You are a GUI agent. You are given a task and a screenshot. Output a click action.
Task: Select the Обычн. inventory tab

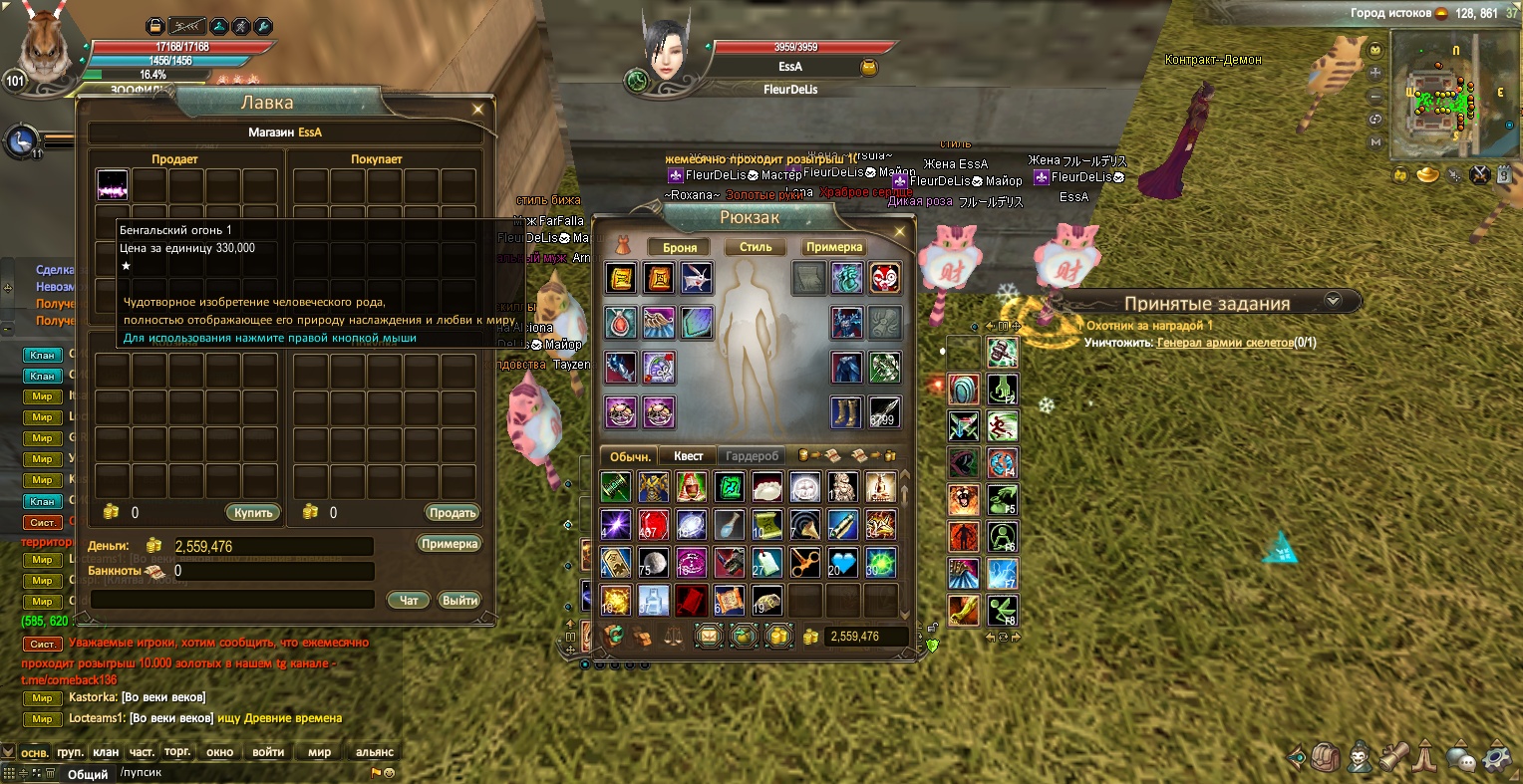coord(630,455)
